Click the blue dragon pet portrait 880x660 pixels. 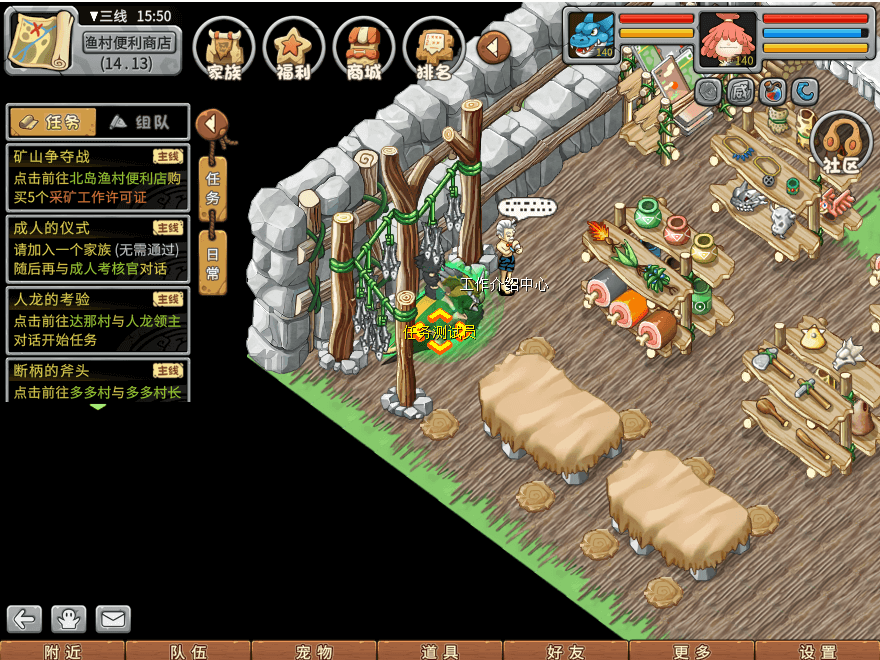click(590, 36)
